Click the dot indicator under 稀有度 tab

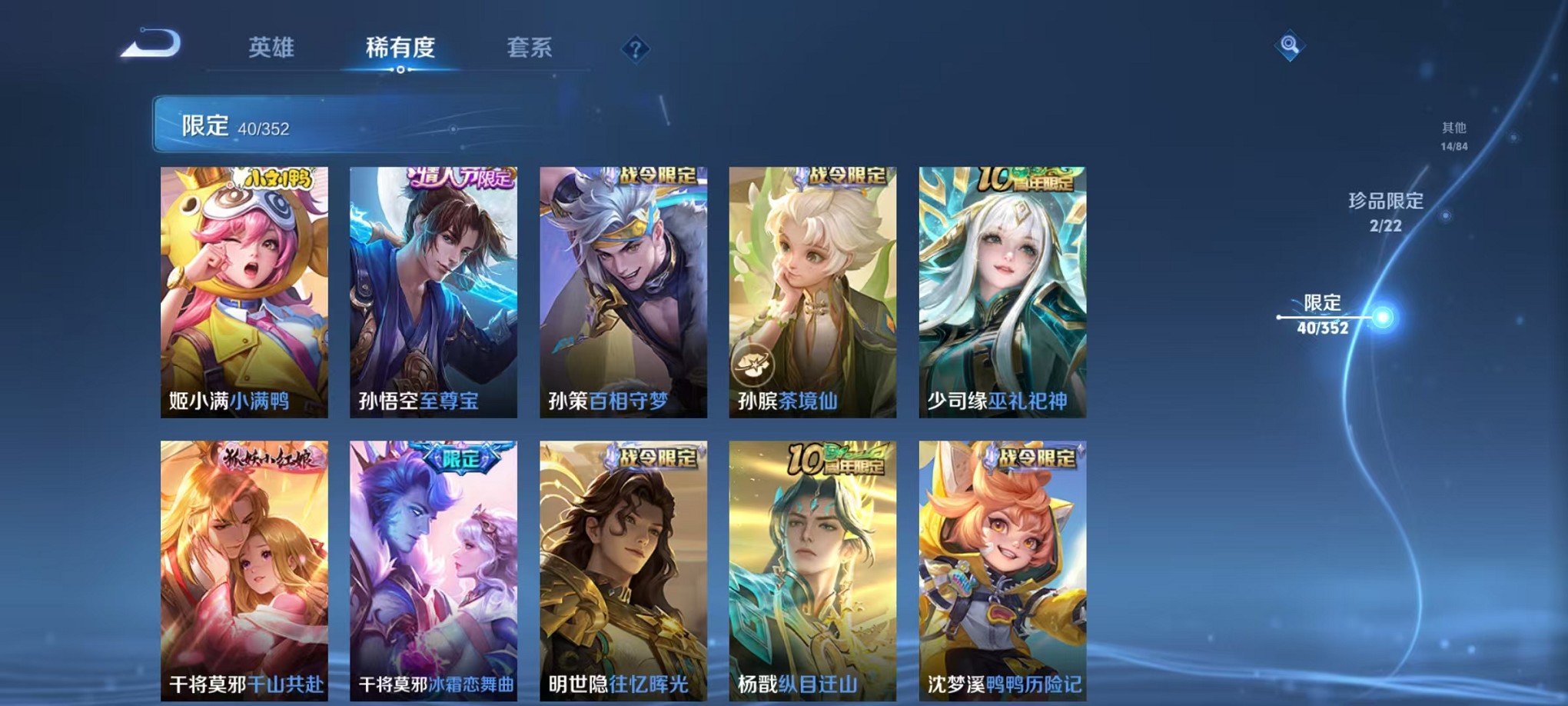pyautogui.click(x=400, y=70)
